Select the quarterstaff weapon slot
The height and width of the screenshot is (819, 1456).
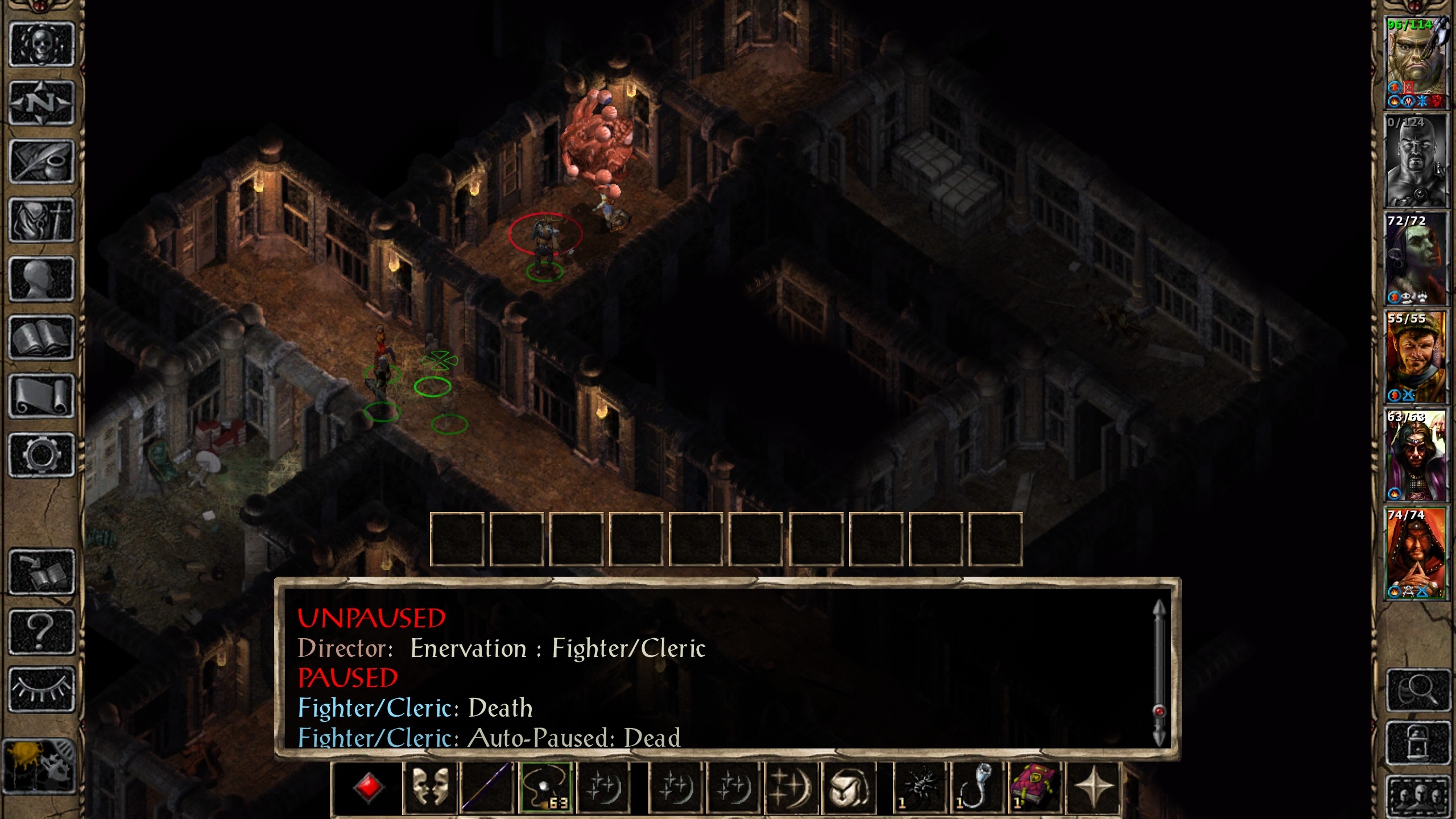point(487,788)
